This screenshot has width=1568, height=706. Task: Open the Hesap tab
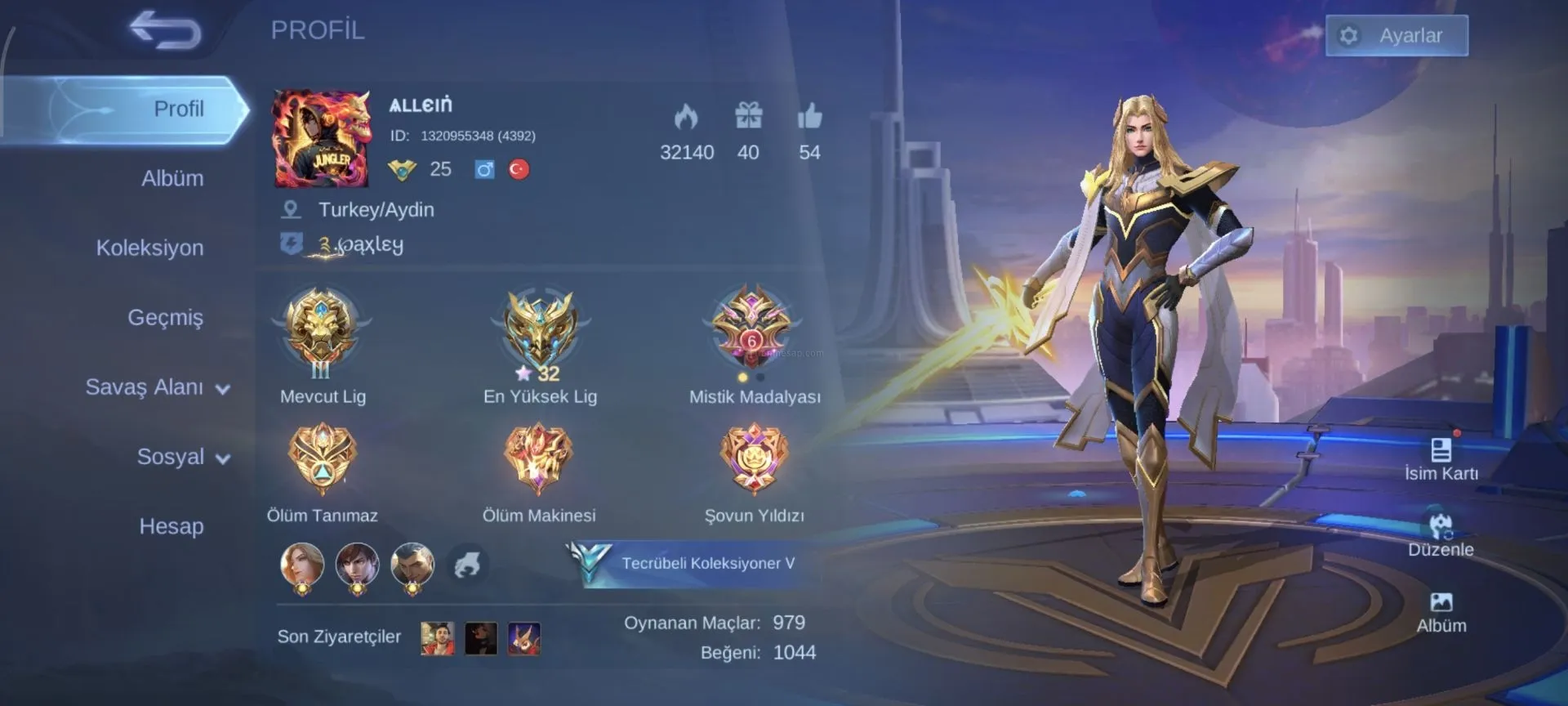click(x=171, y=526)
